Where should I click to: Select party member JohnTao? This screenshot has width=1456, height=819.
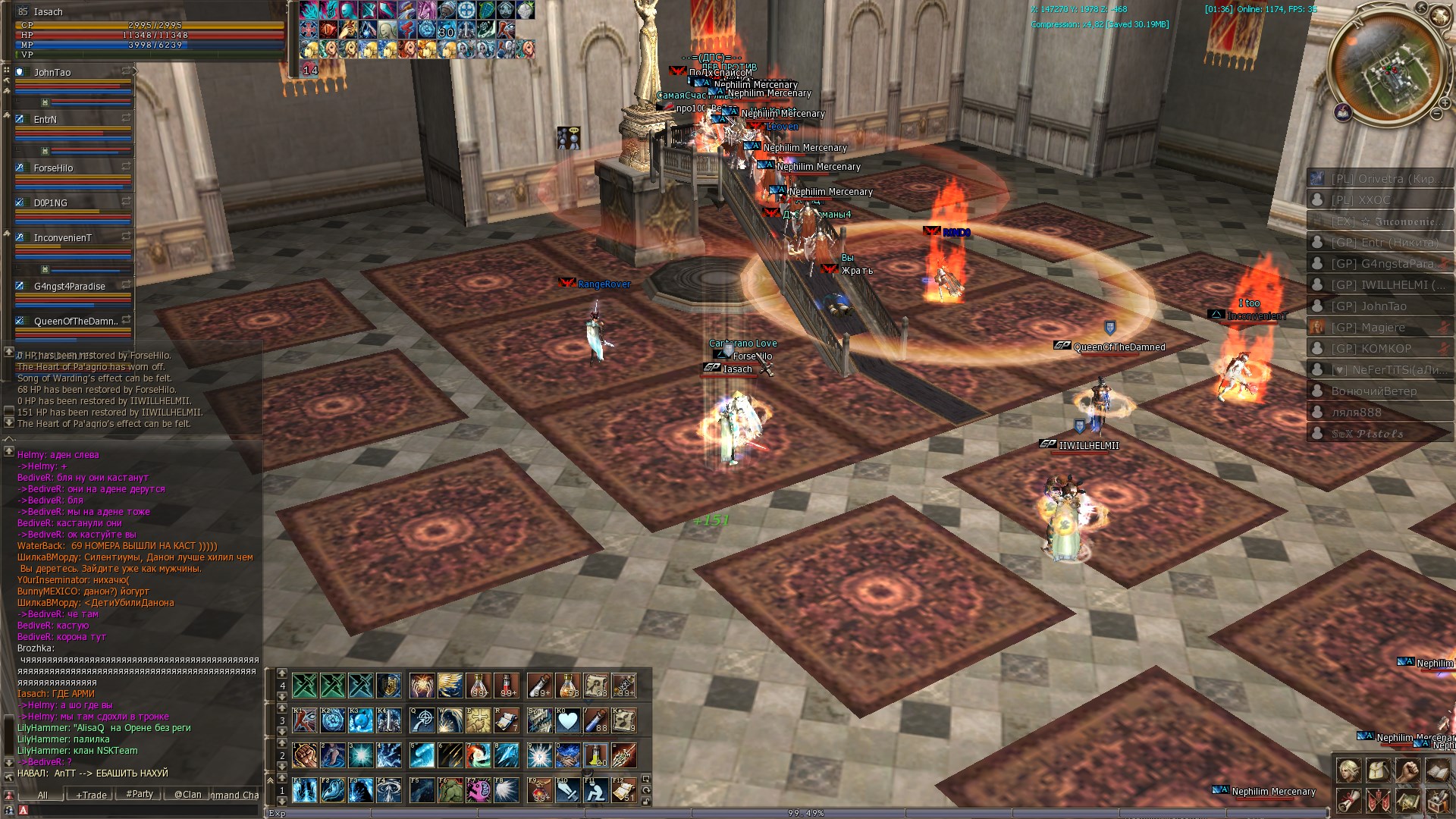pyautogui.click(x=52, y=73)
